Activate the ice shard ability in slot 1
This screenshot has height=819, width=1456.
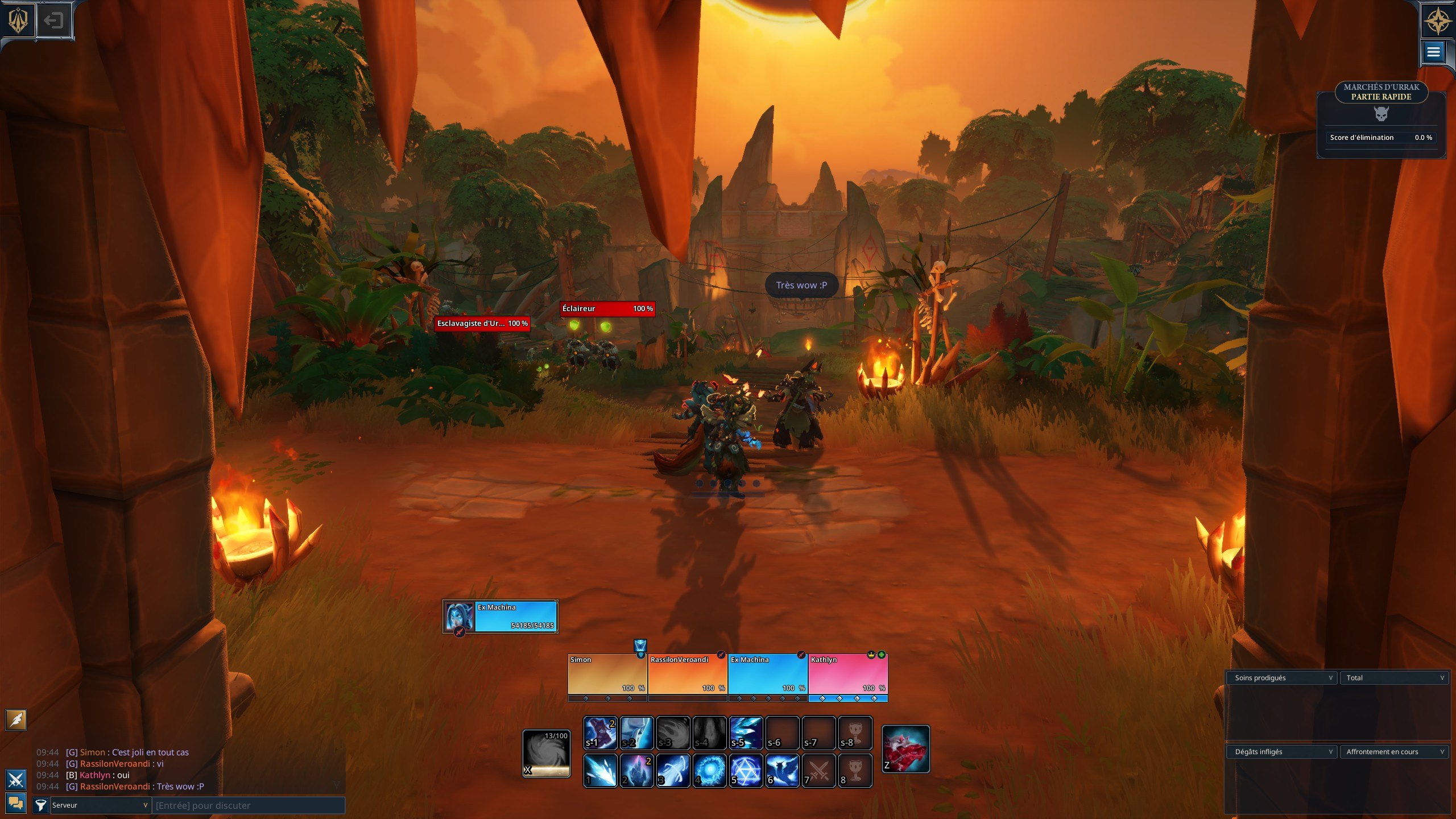600,771
